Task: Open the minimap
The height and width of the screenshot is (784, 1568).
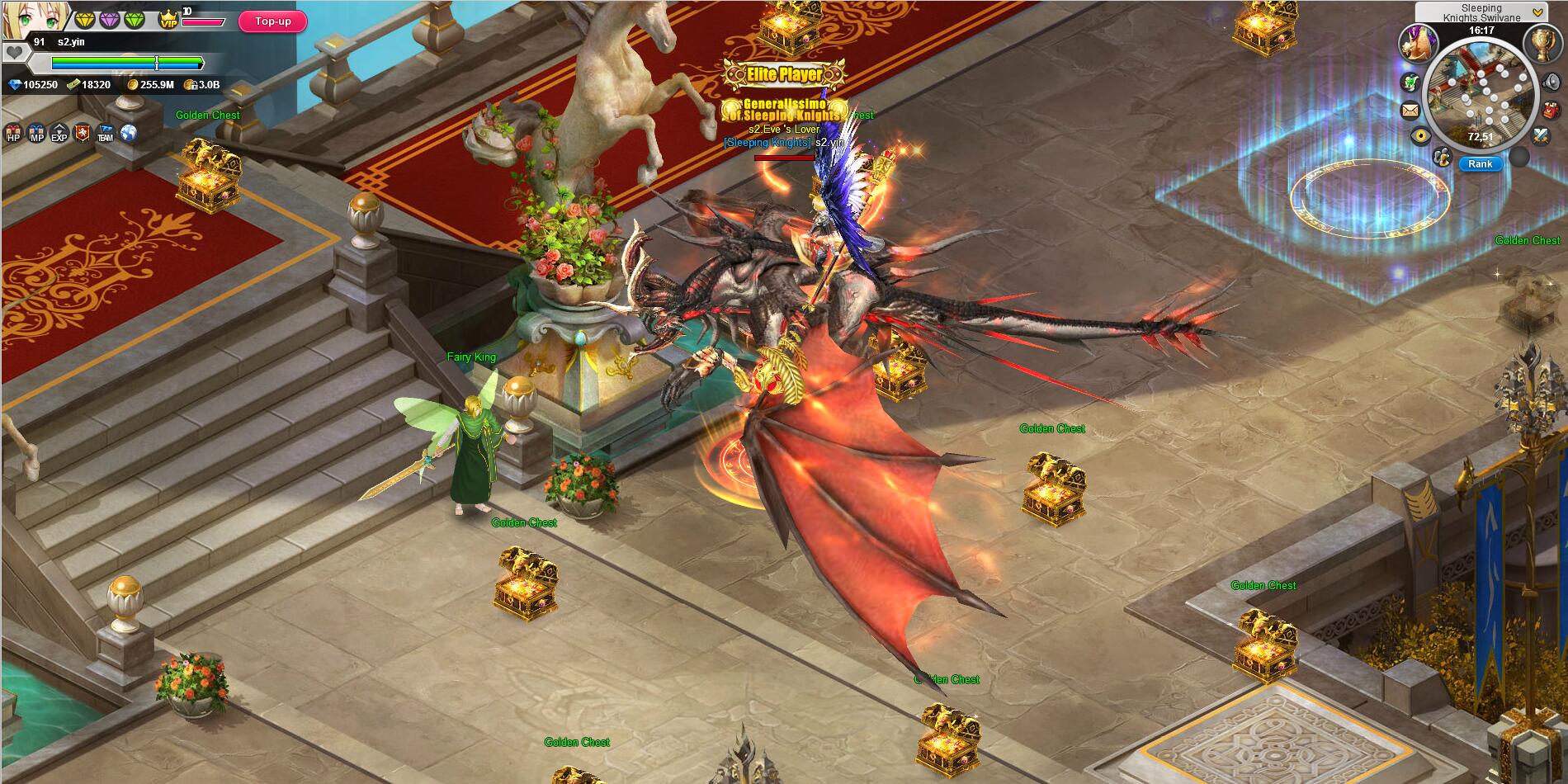Action: [x=1481, y=95]
